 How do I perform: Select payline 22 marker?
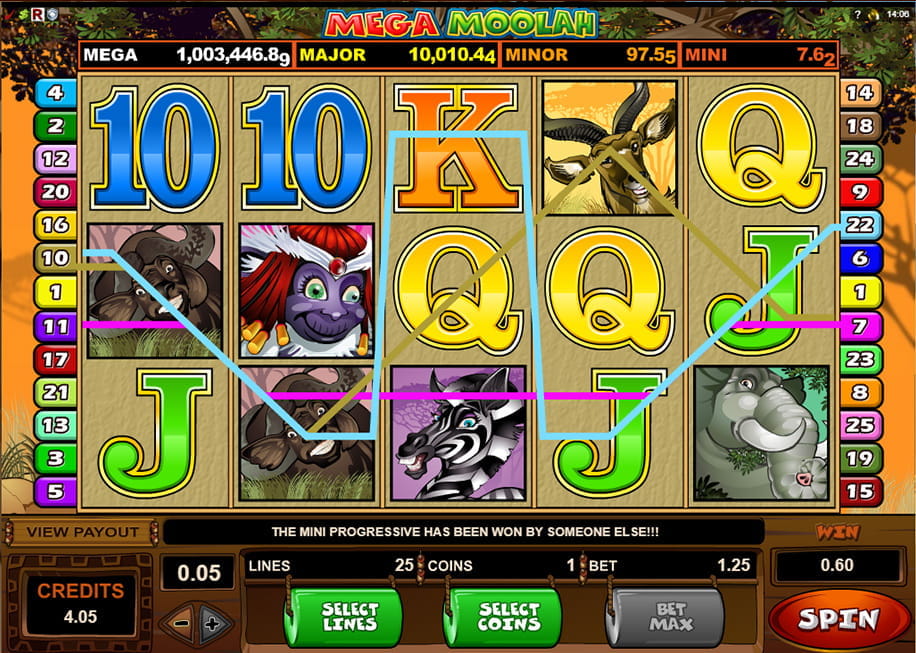click(859, 225)
